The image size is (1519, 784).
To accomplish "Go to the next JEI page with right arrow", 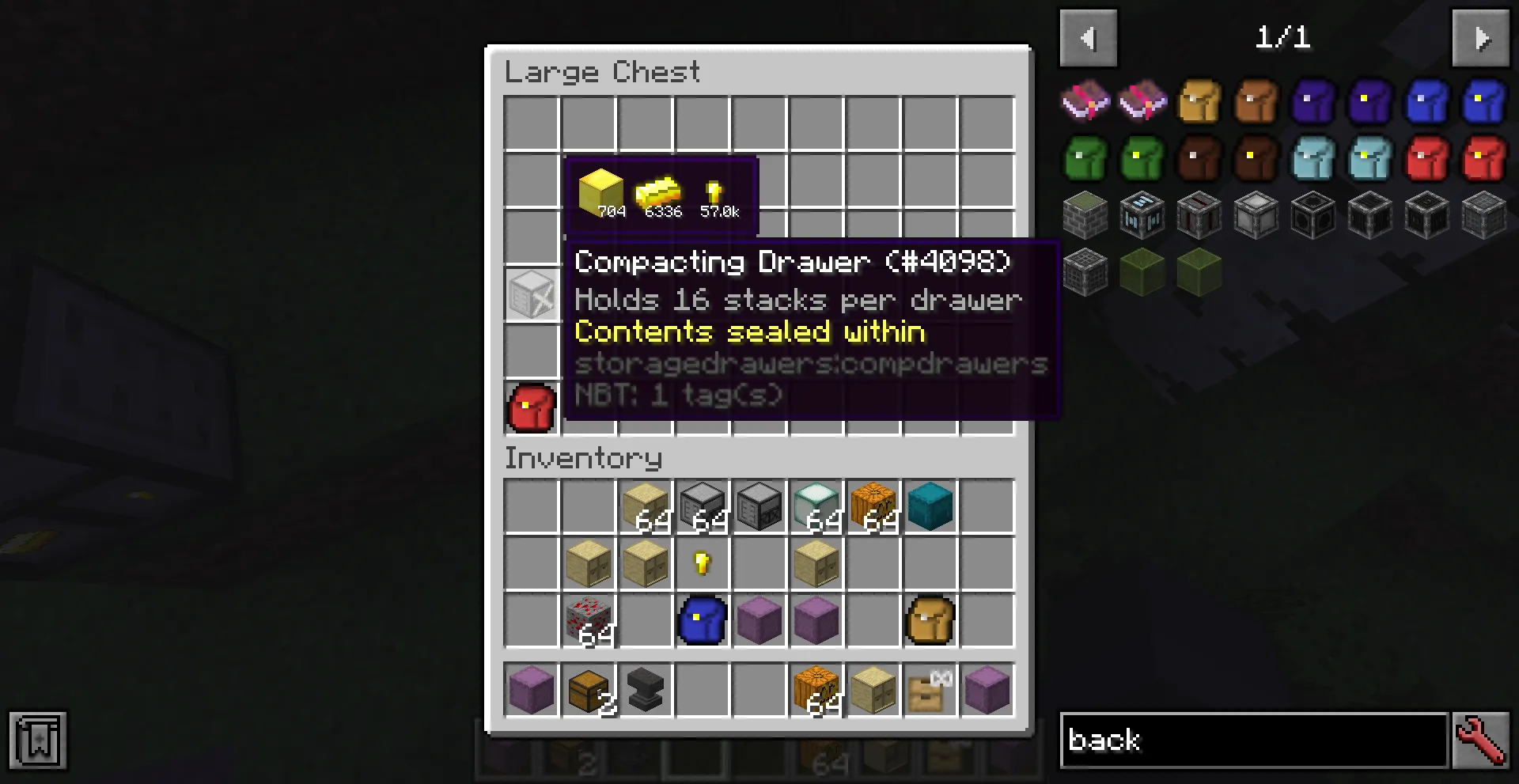I will [x=1482, y=37].
